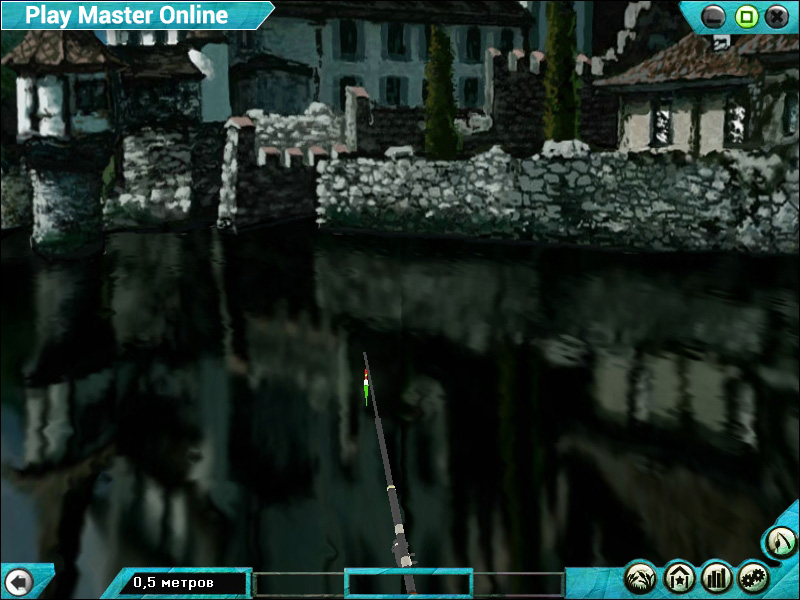Toggle the green maximize window button
800x600 pixels.
[745, 17]
